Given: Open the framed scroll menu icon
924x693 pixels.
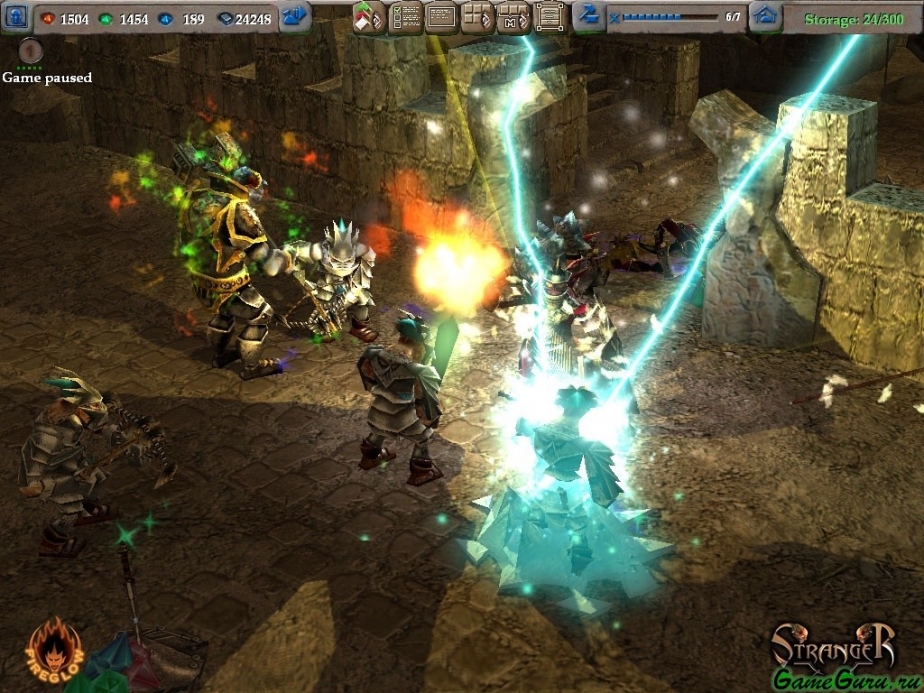Looking at the screenshot, I should [x=549, y=17].
